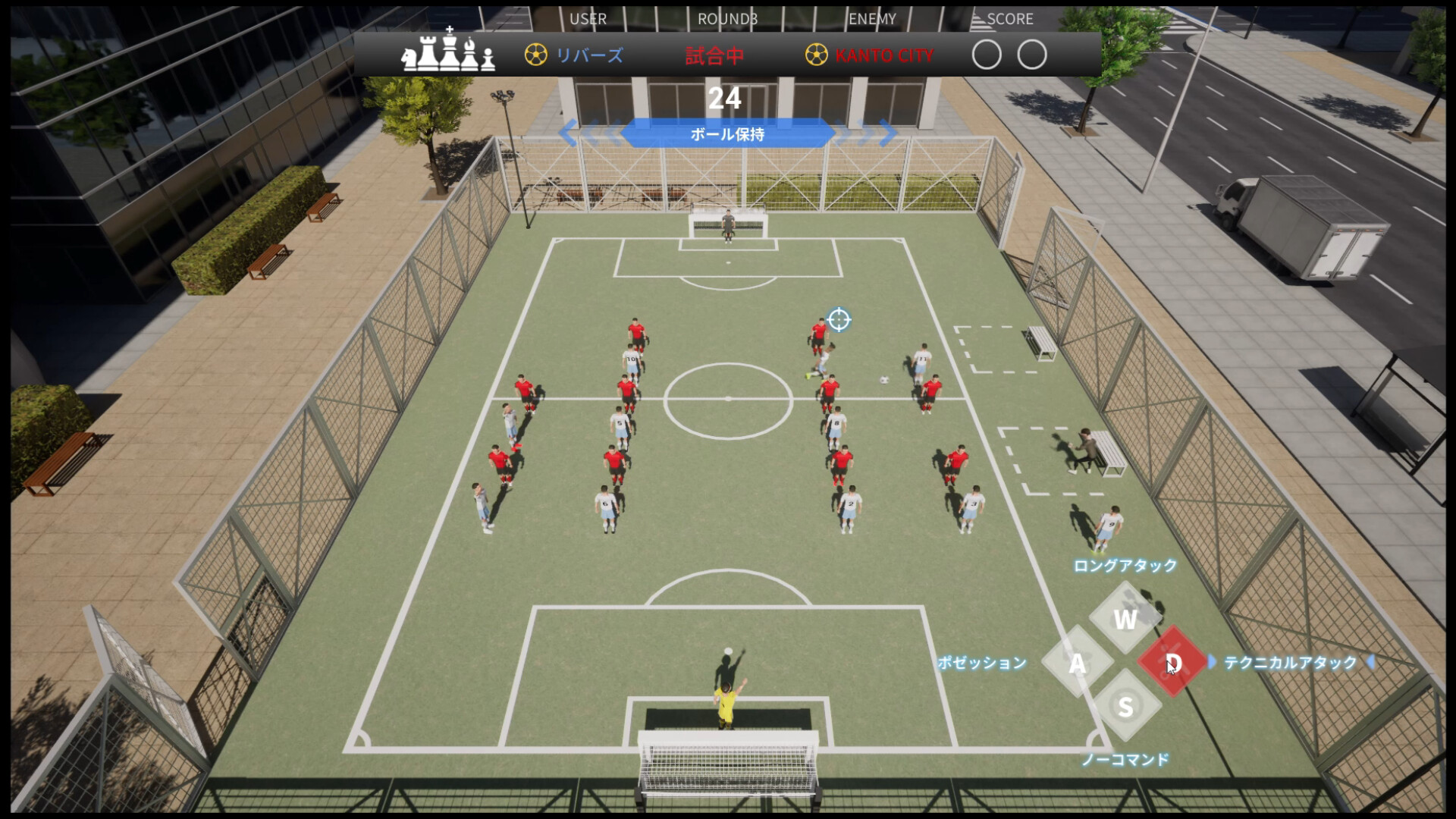Select the SCORE header tab
This screenshot has height=819, width=1456.
point(1012,19)
